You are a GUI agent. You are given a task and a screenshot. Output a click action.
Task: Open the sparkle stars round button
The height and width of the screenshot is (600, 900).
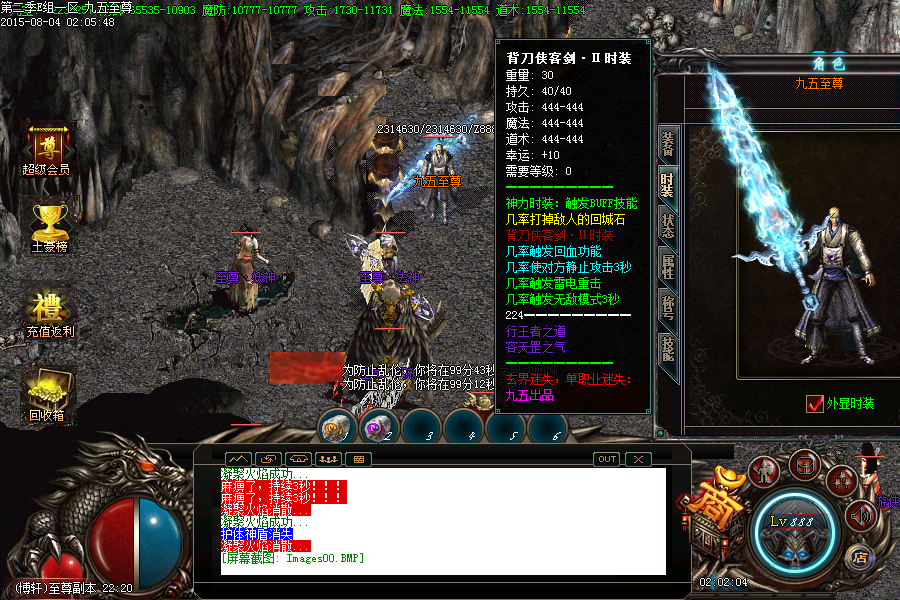coord(841,481)
